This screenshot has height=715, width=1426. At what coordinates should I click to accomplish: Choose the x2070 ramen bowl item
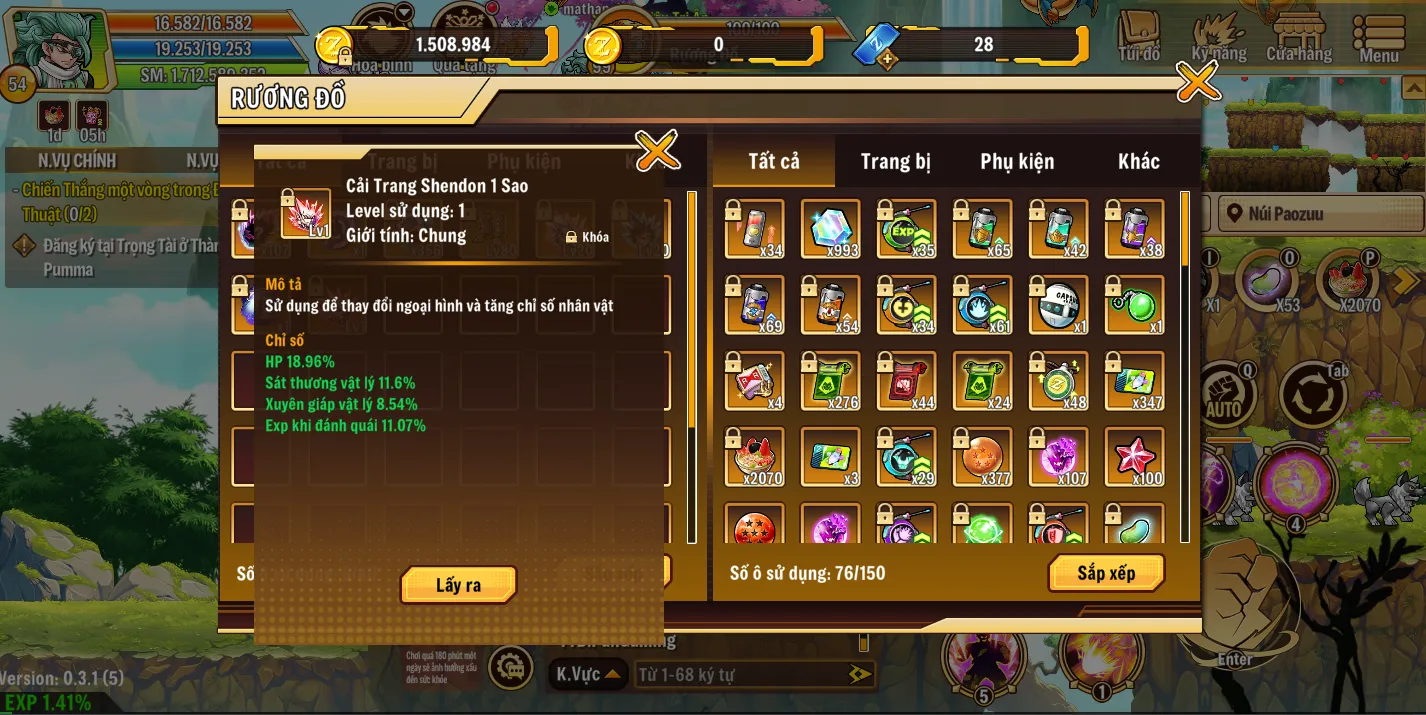[x=754, y=457]
